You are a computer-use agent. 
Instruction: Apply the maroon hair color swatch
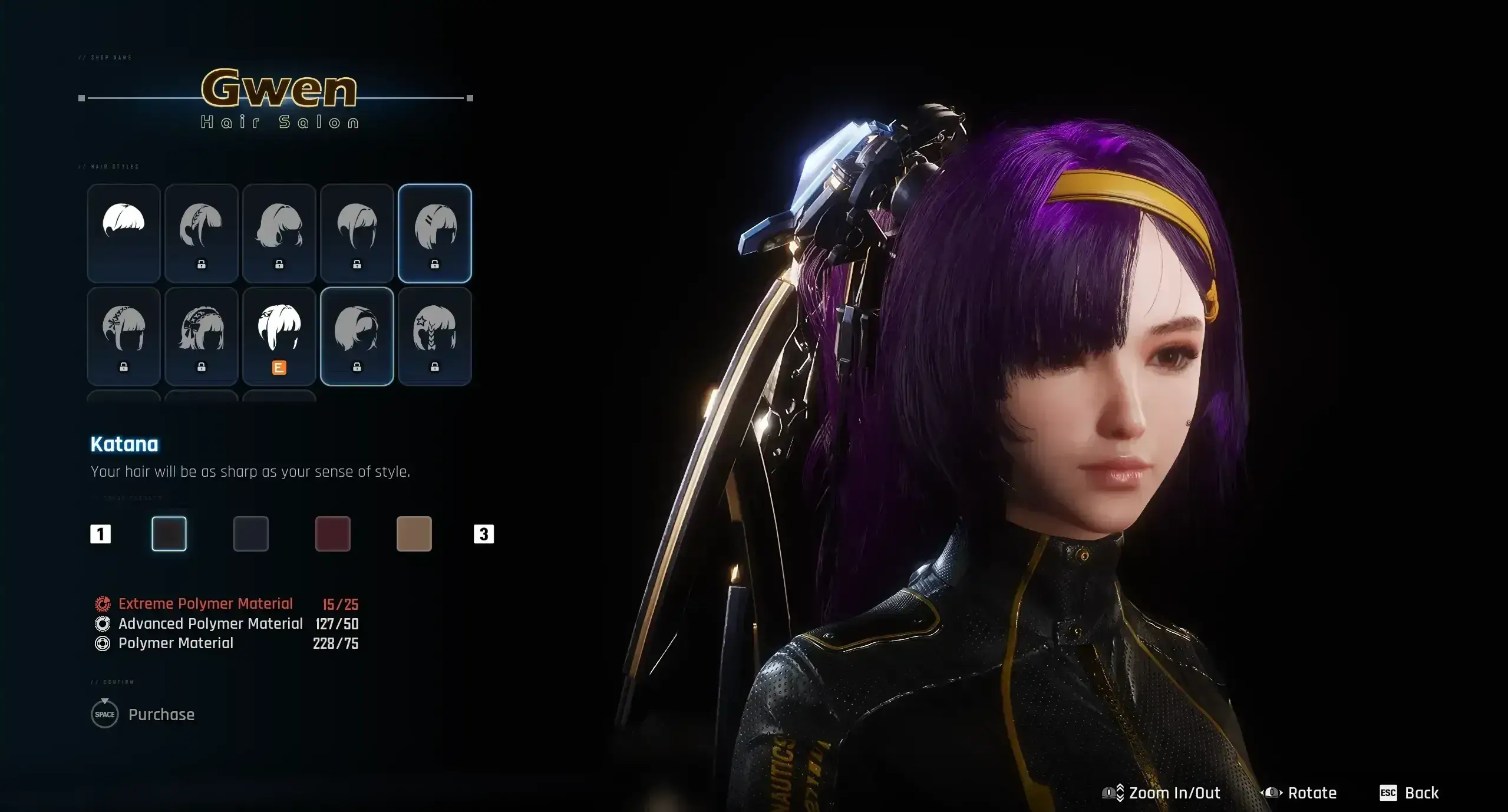click(x=333, y=534)
